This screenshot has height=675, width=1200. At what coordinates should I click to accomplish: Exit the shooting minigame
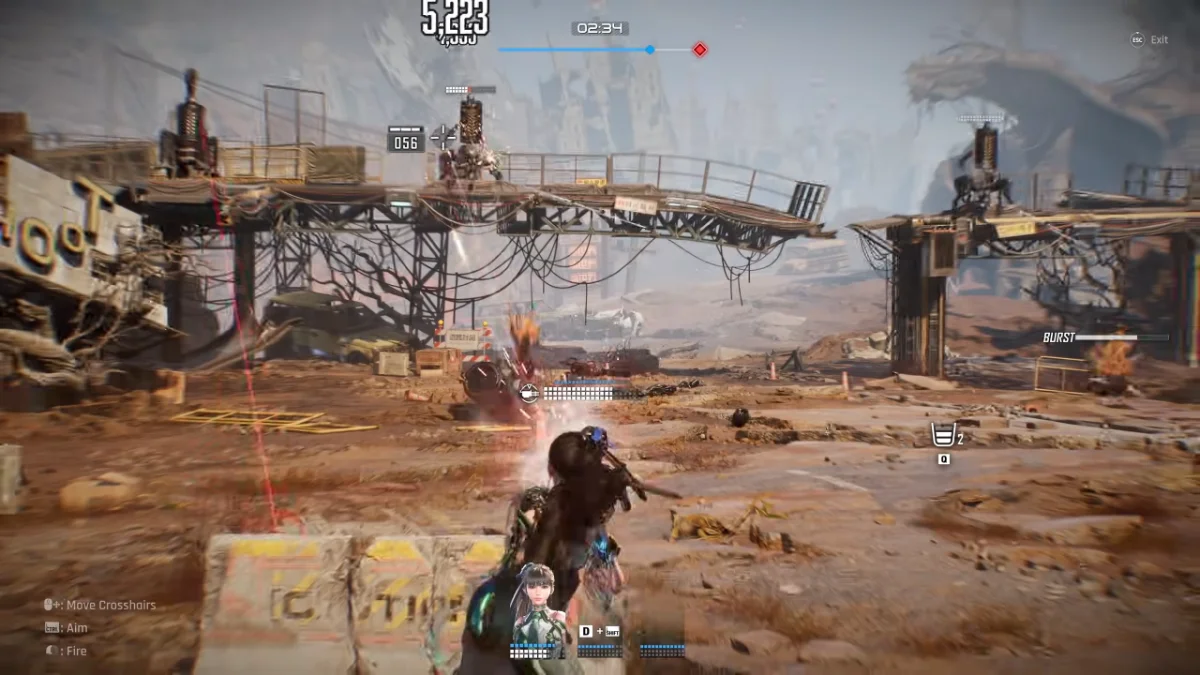(1149, 40)
